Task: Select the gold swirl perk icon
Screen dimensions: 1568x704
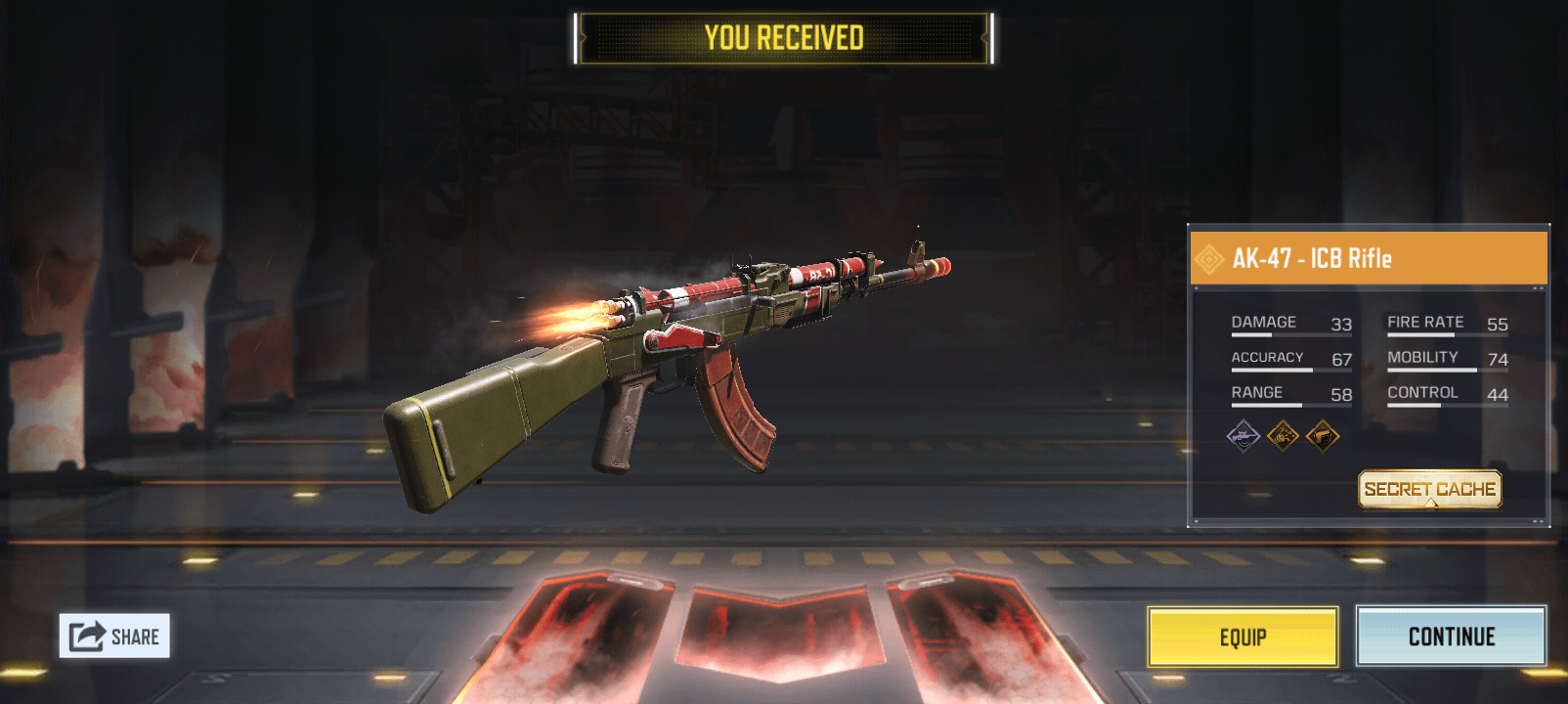Action: point(1283,436)
